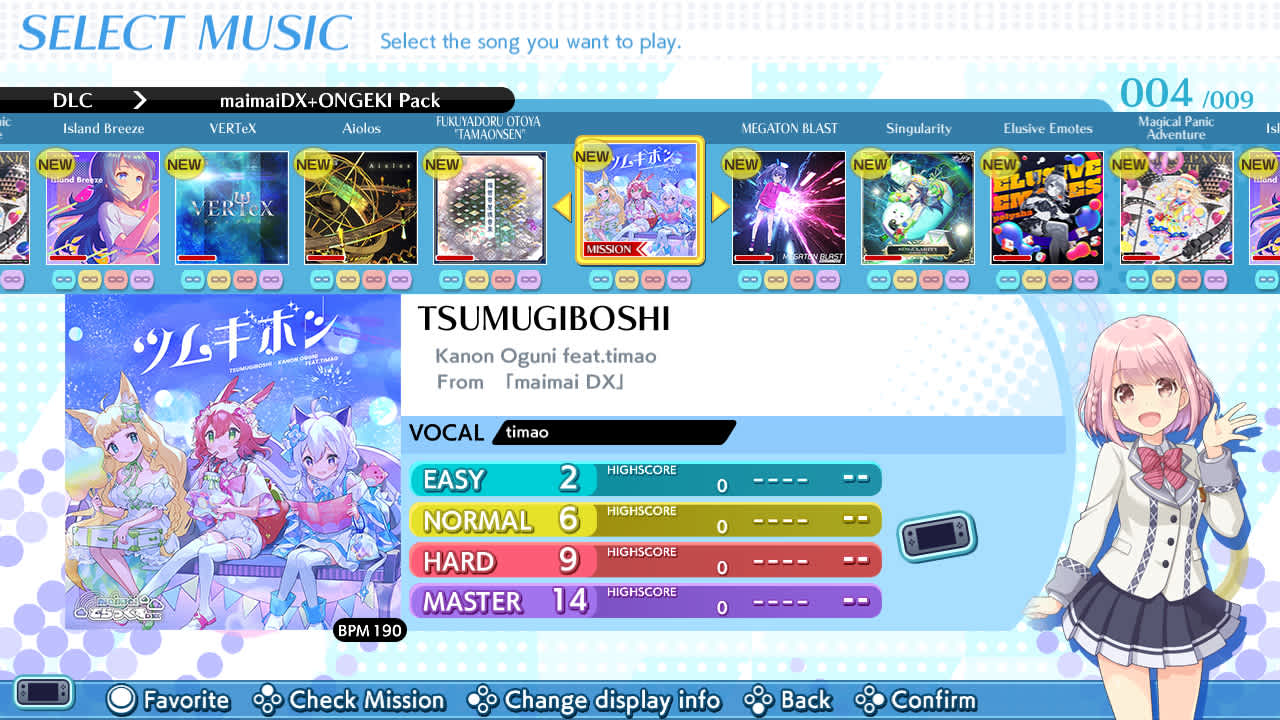1280x720 pixels.
Task: Click the chevron after the DLC label
Action: tap(140, 100)
